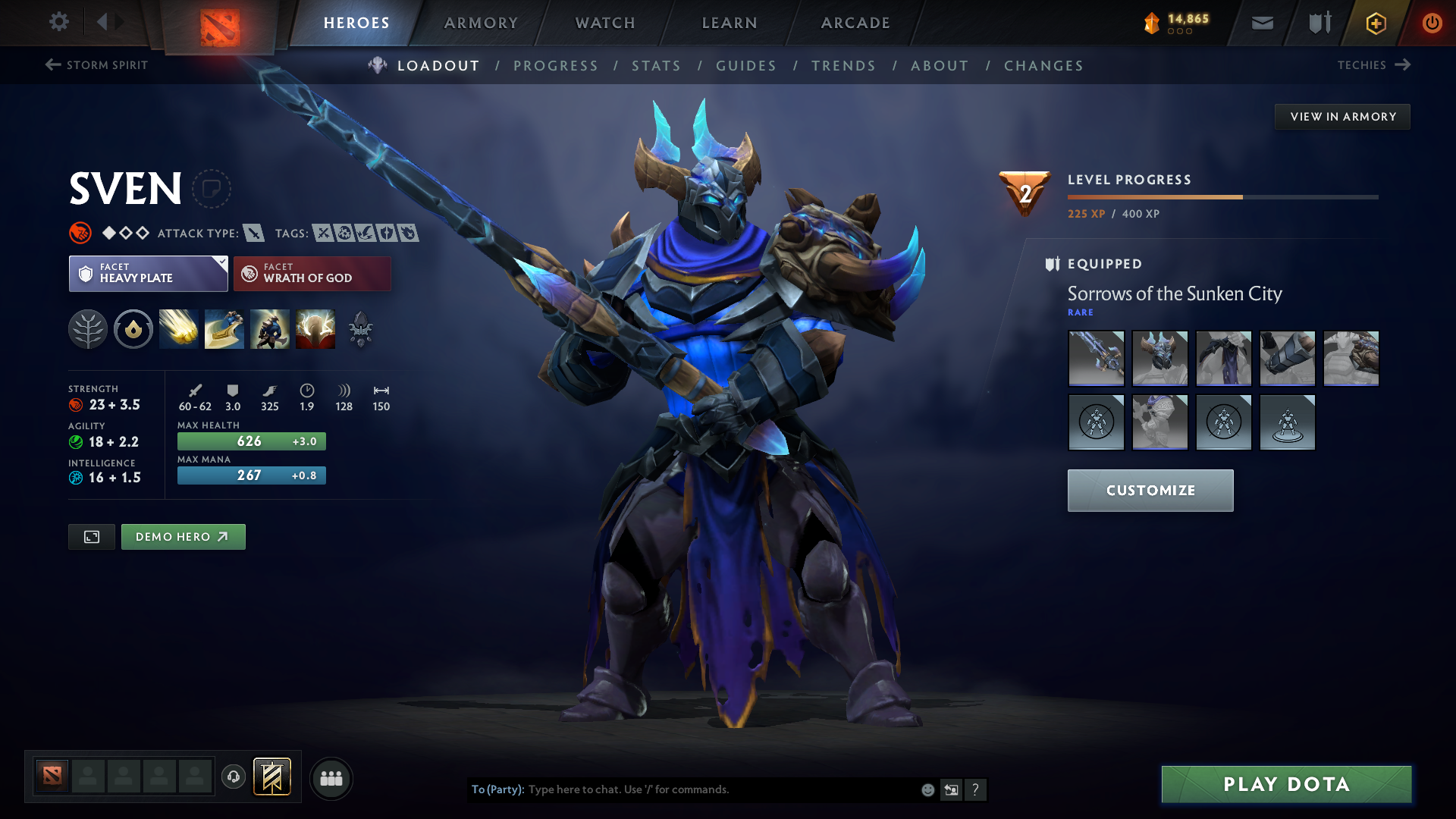The image size is (1456, 819).
Task: Open the power/exit icon top right
Action: pyautogui.click(x=1432, y=23)
